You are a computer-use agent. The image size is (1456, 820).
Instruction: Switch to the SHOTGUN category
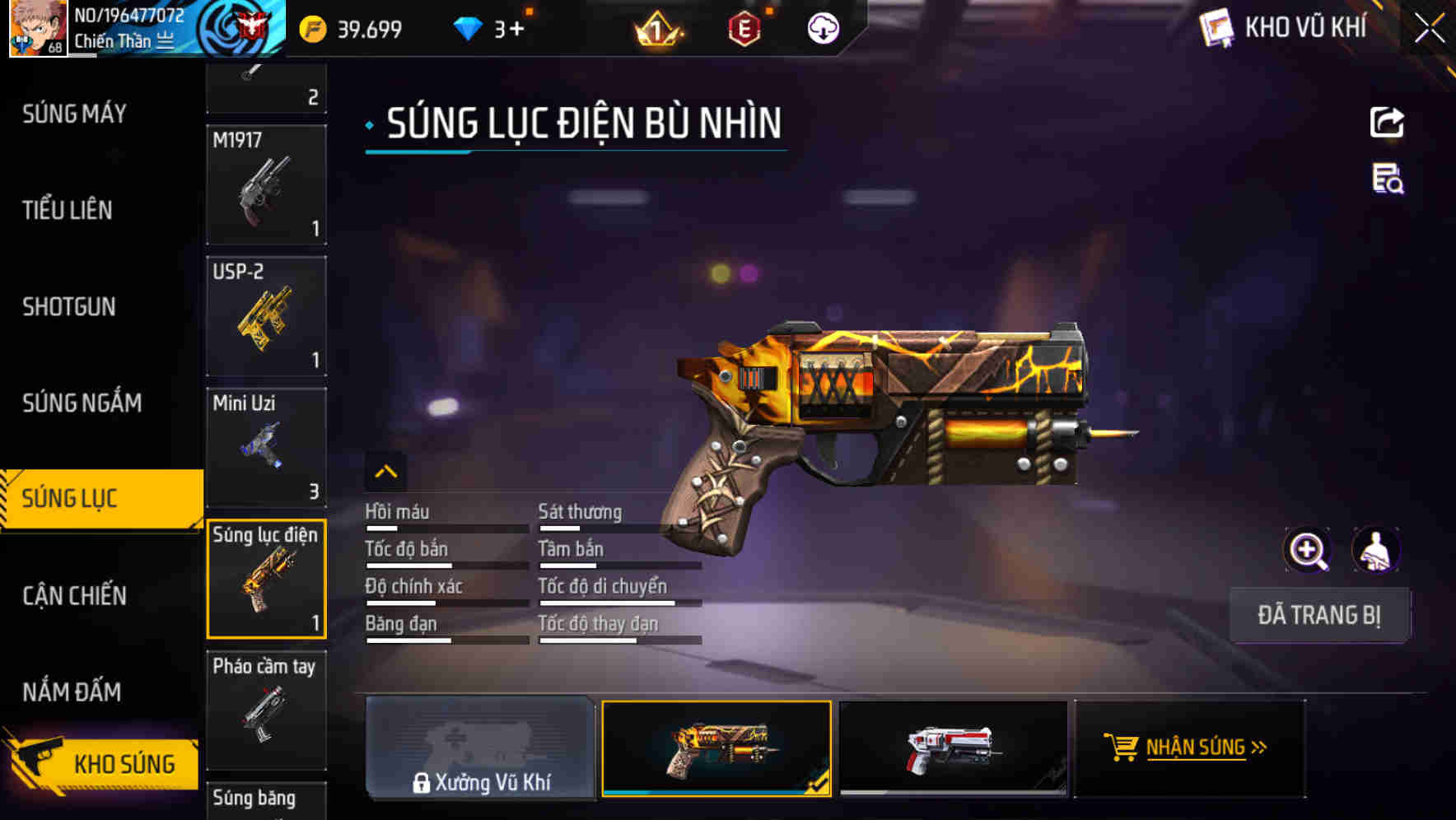click(x=69, y=306)
